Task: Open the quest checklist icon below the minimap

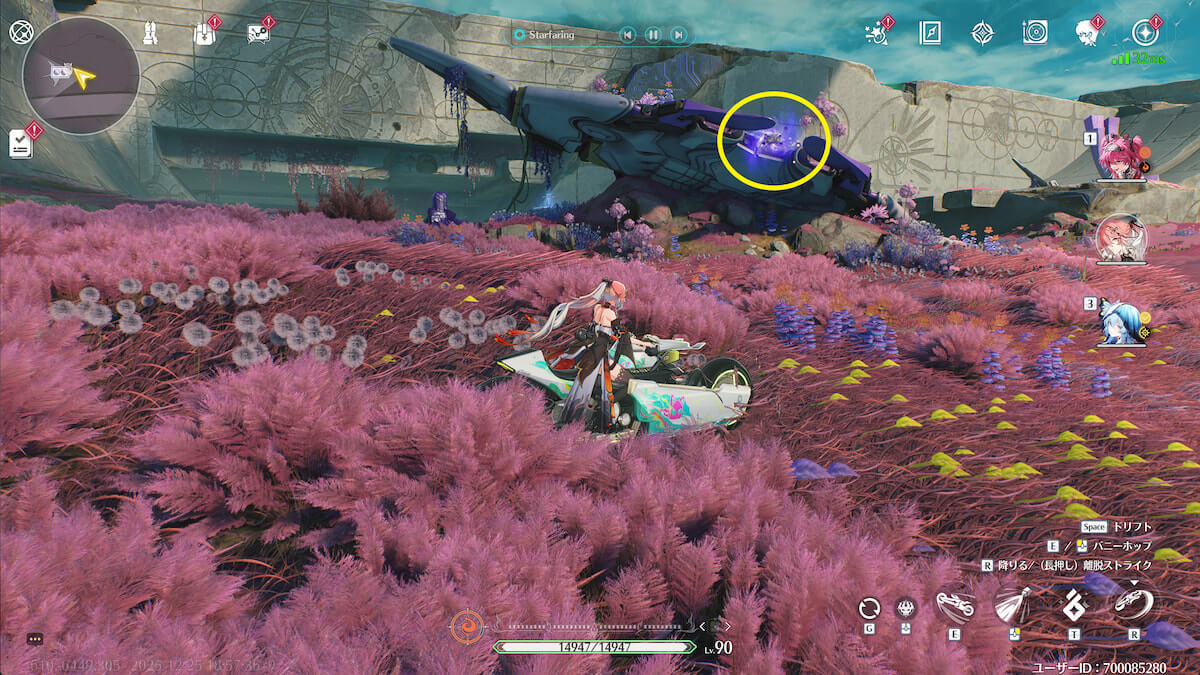Action: (21, 143)
